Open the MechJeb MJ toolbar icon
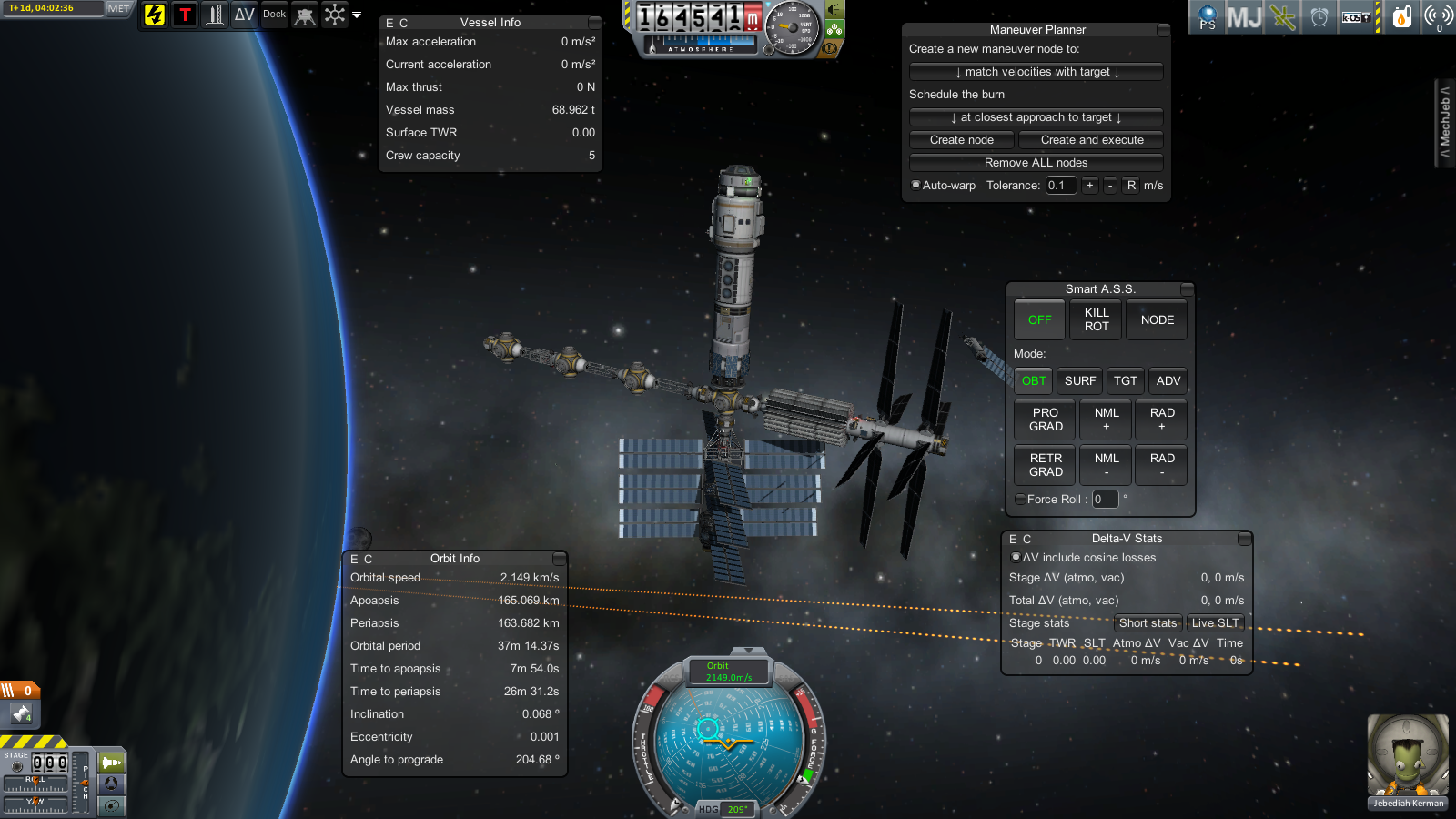This screenshot has width=1456, height=819. (x=1244, y=17)
